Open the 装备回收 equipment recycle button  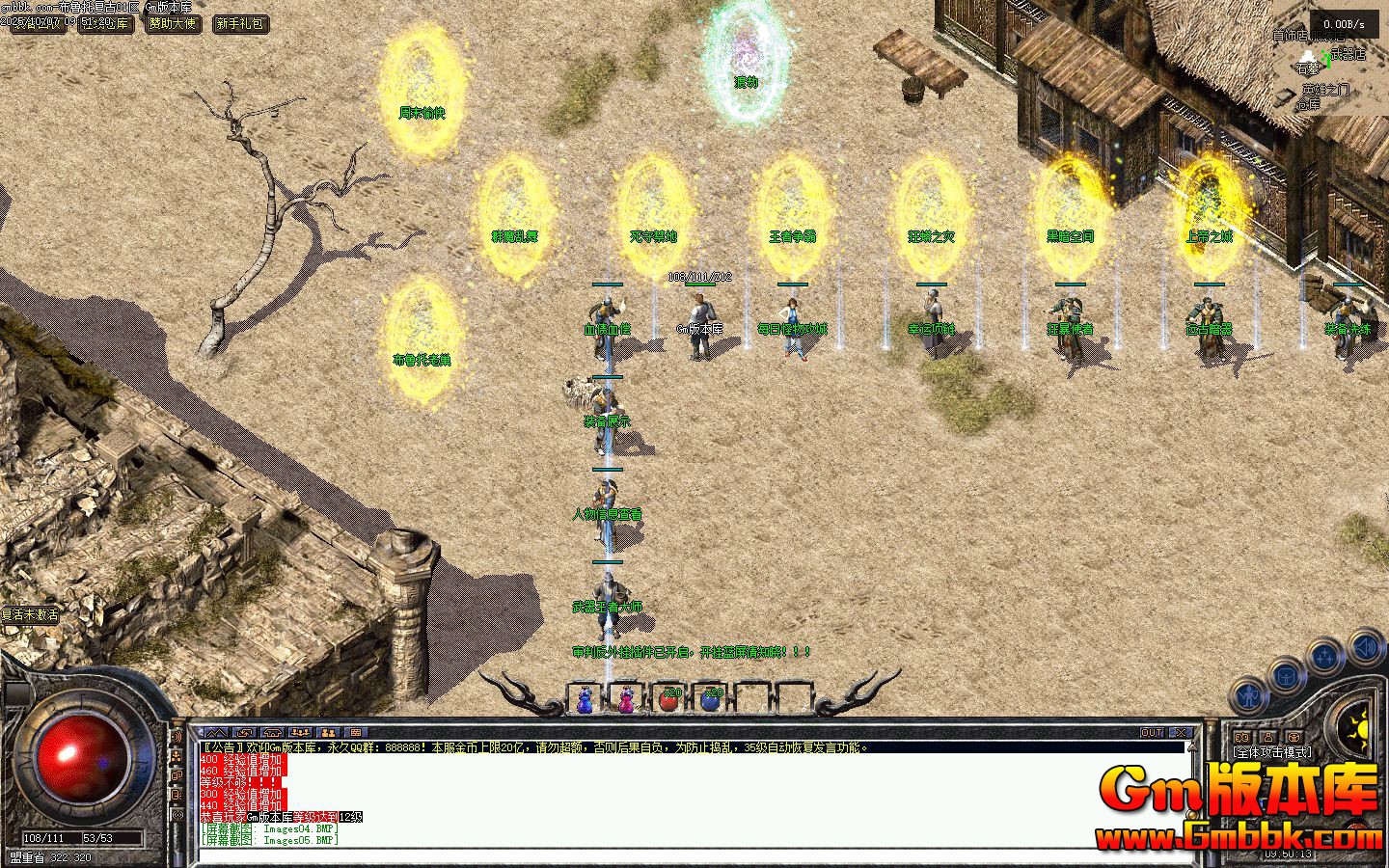pyautogui.click(x=39, y=23)
